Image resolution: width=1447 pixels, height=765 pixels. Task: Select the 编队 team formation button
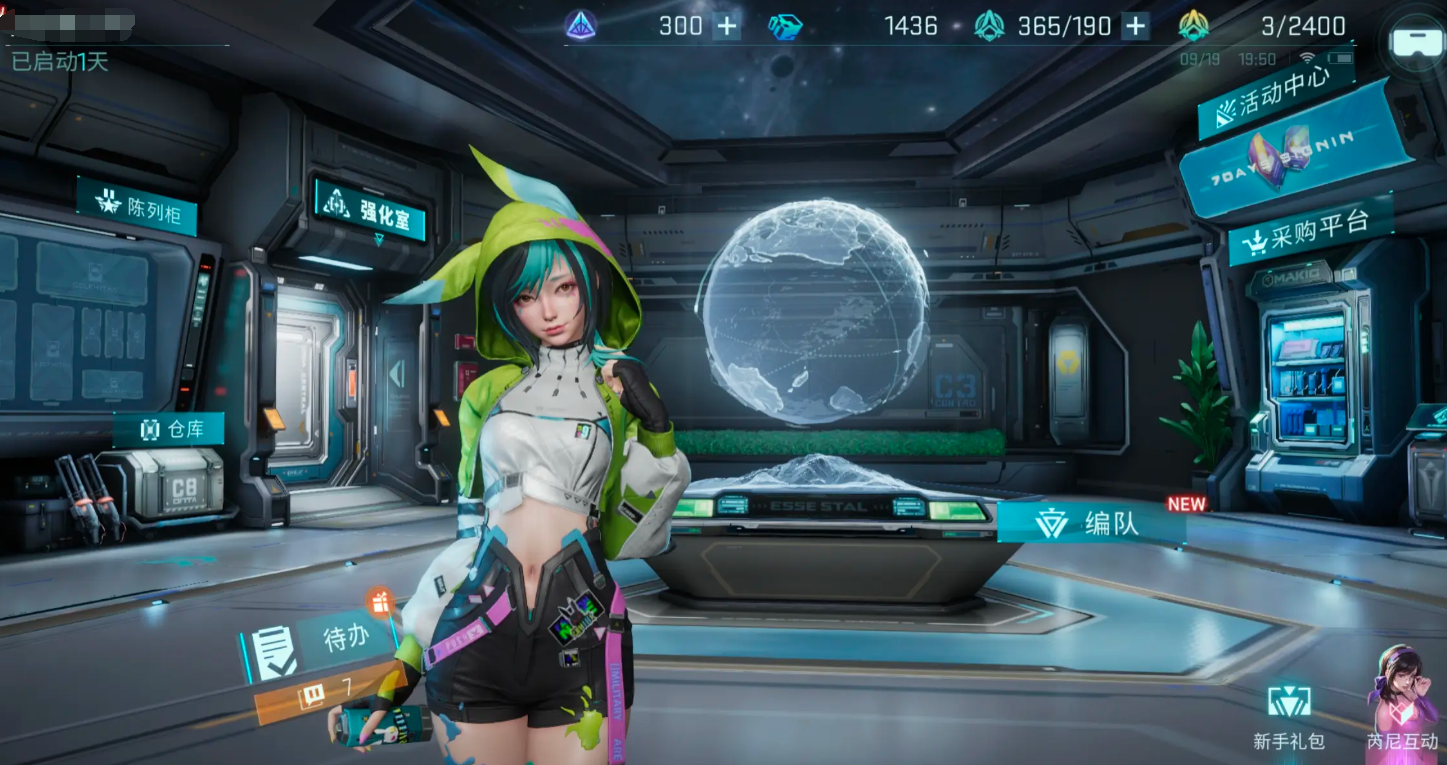tap(1092, 523)
